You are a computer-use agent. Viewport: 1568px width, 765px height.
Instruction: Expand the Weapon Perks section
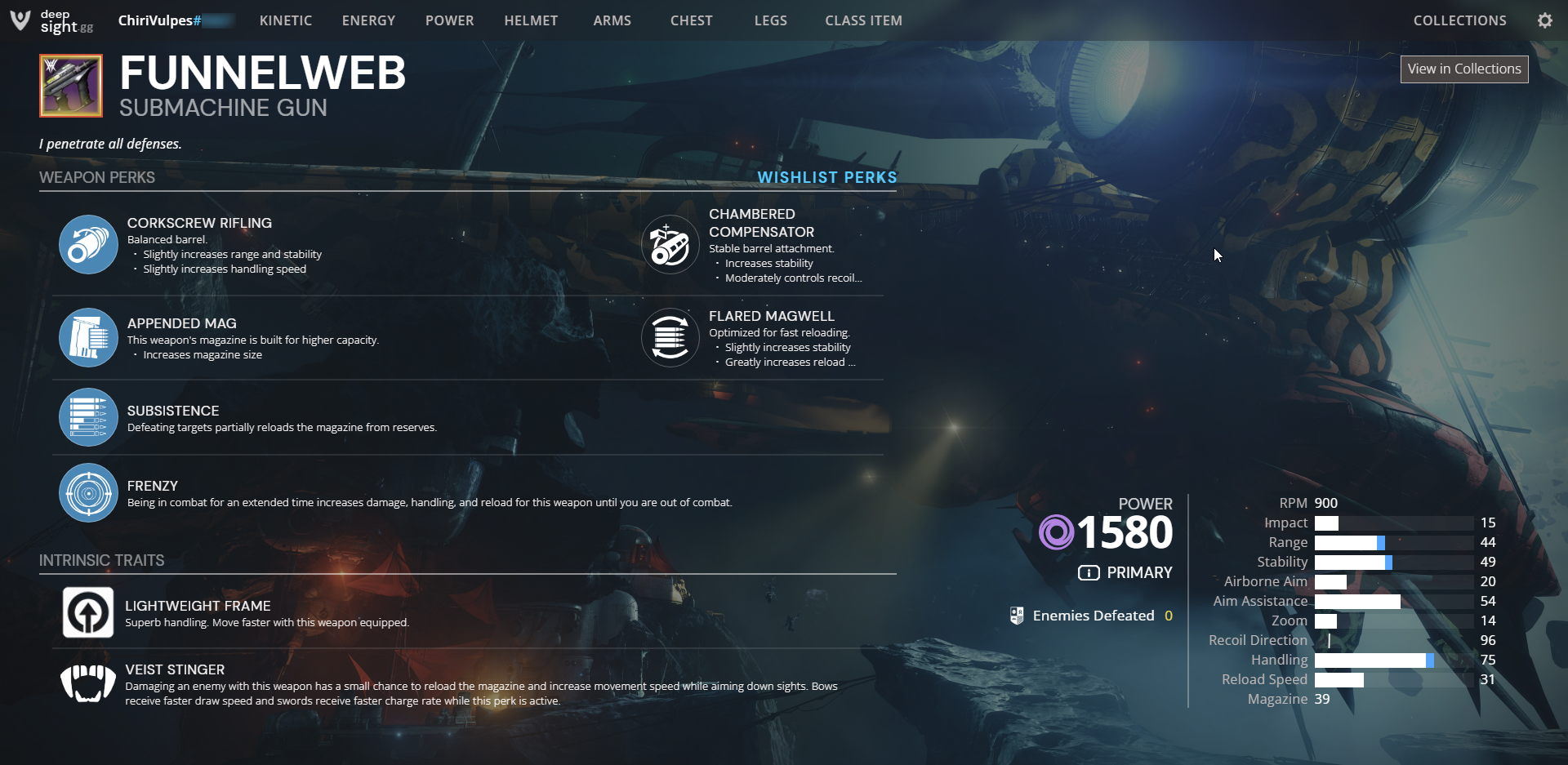click(97, 177)
